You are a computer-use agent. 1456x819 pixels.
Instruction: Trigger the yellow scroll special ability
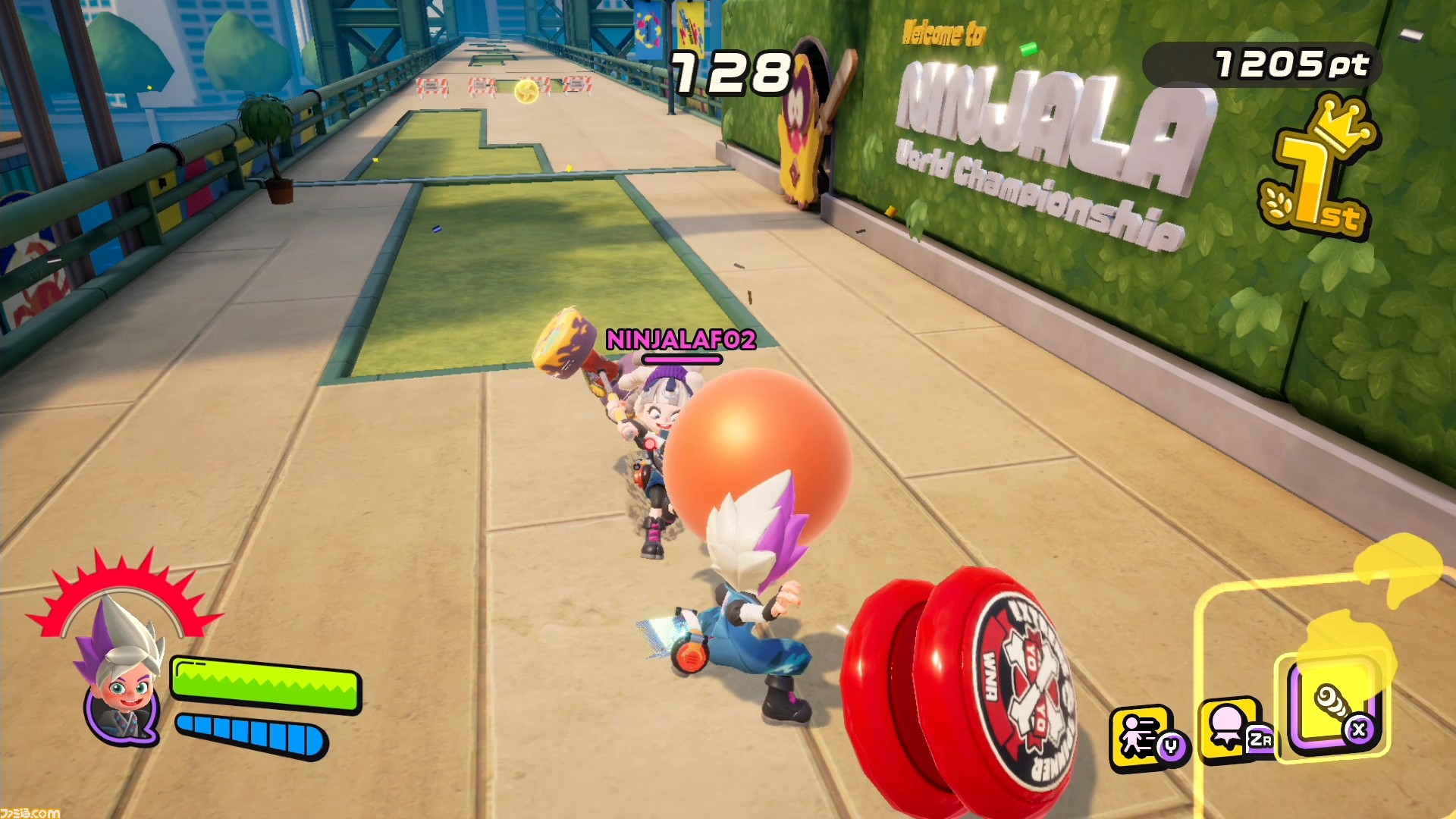(x=1332, y=706)
